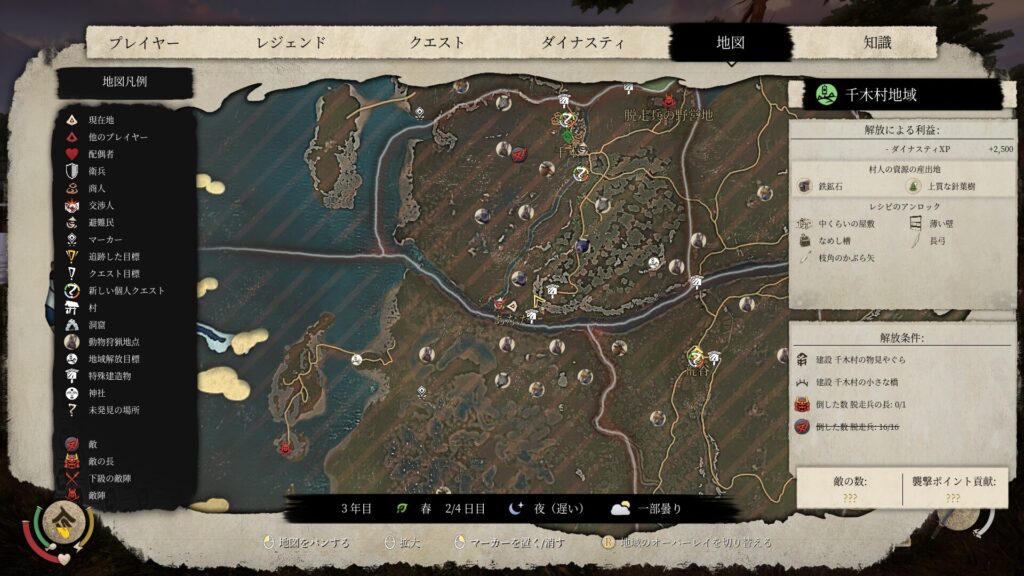Select the 脱走兵の野営地 camp marker on the map
The height and width of the screenshot is (576, 1024).
pyautogui.click(x=668, y=101)
